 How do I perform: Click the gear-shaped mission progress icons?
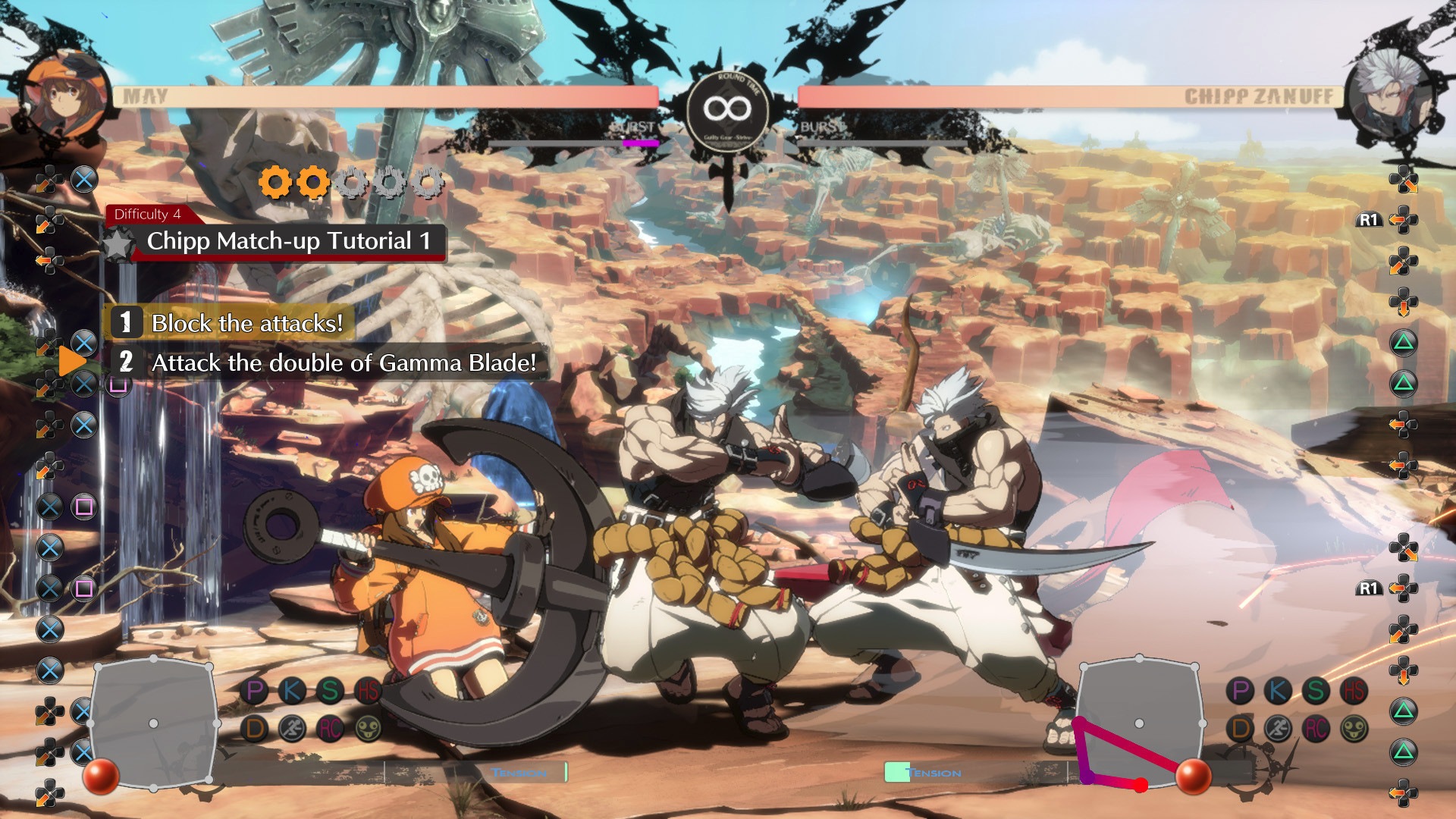(x=351, y=183)
